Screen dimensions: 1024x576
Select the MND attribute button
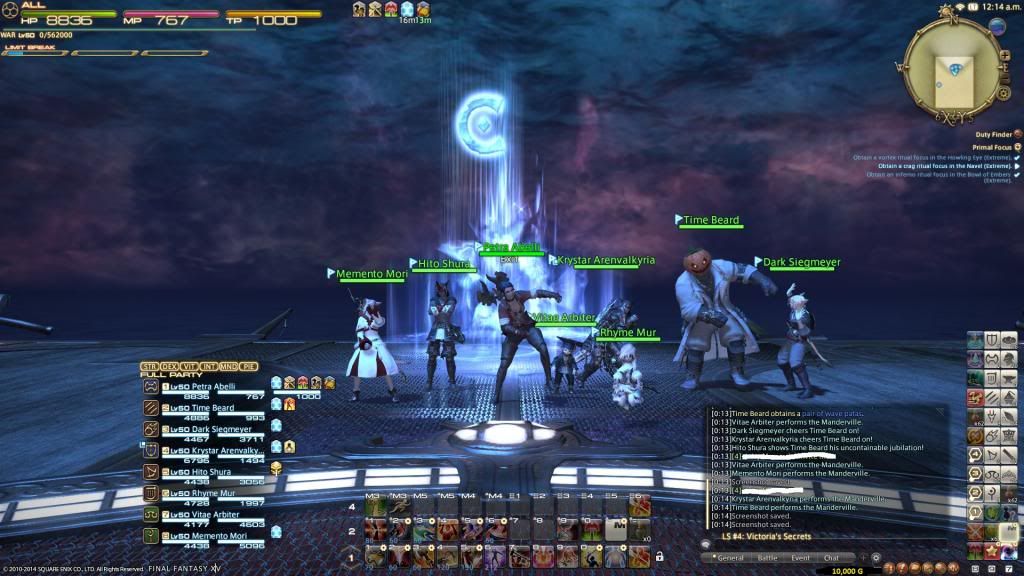[x=230, y=366]
